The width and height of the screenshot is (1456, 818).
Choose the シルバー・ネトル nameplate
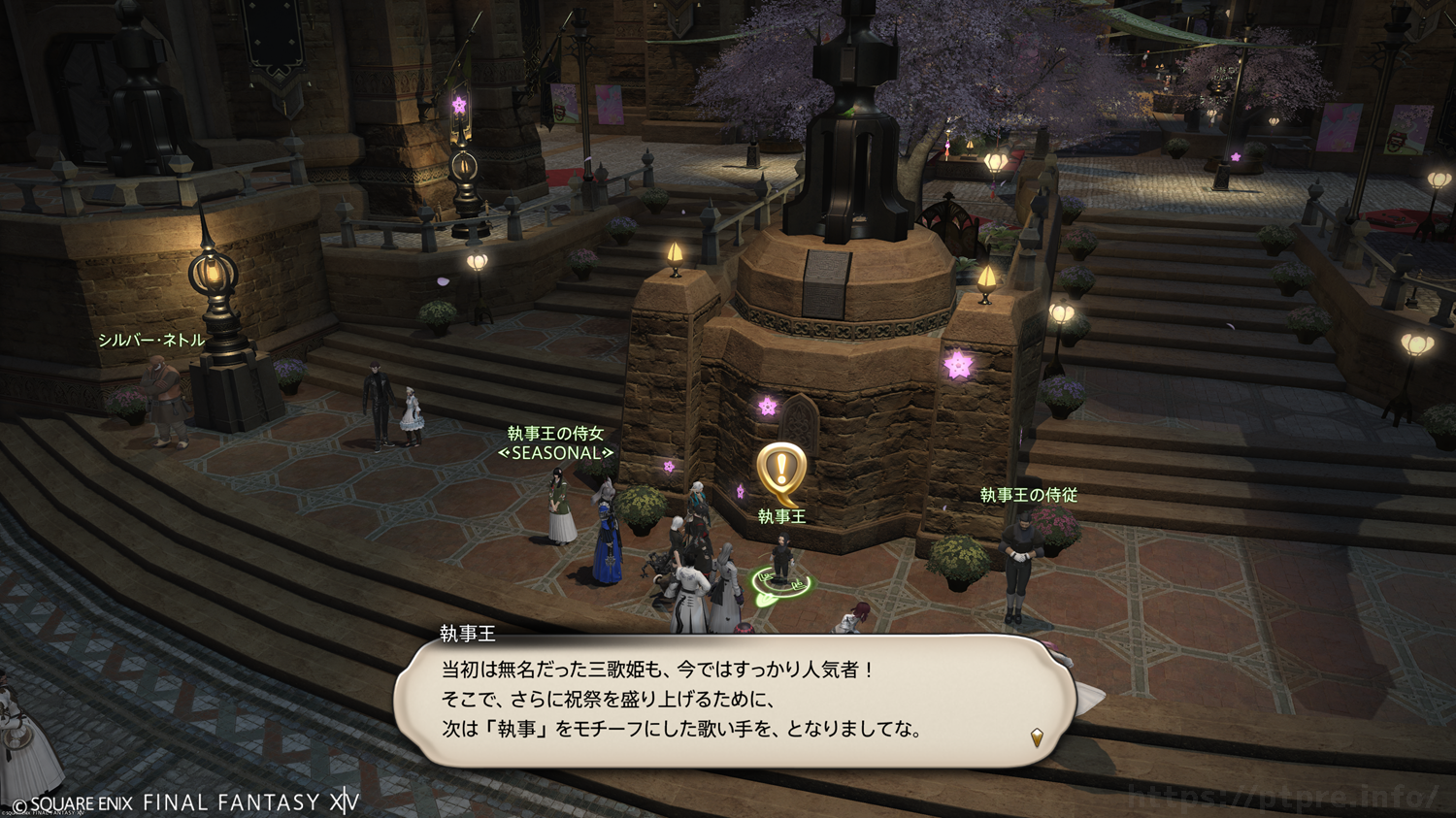pyautogui.click(x=151, y=340)
